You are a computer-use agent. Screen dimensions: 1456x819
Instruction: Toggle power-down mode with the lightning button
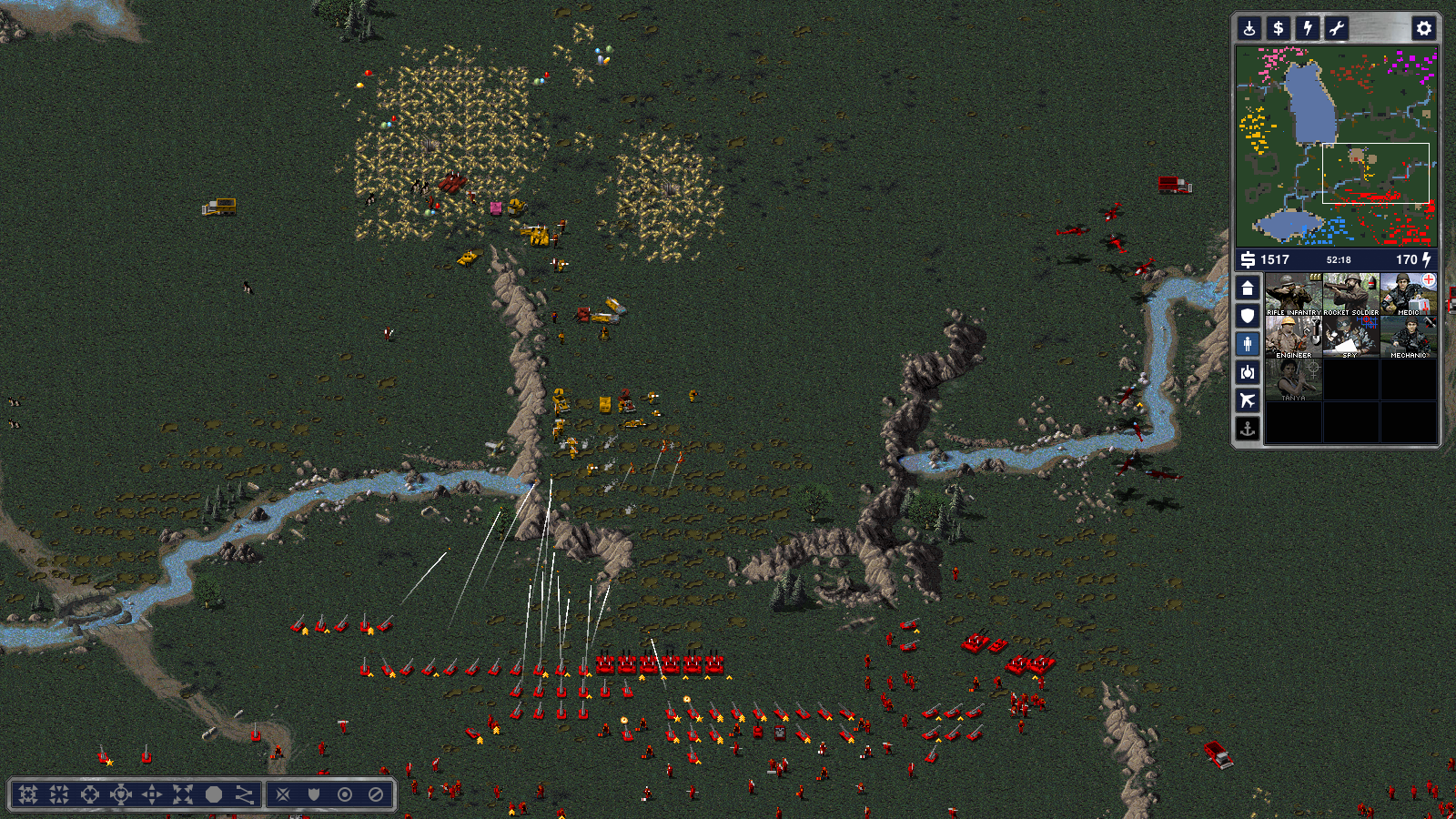(1308, 28)
